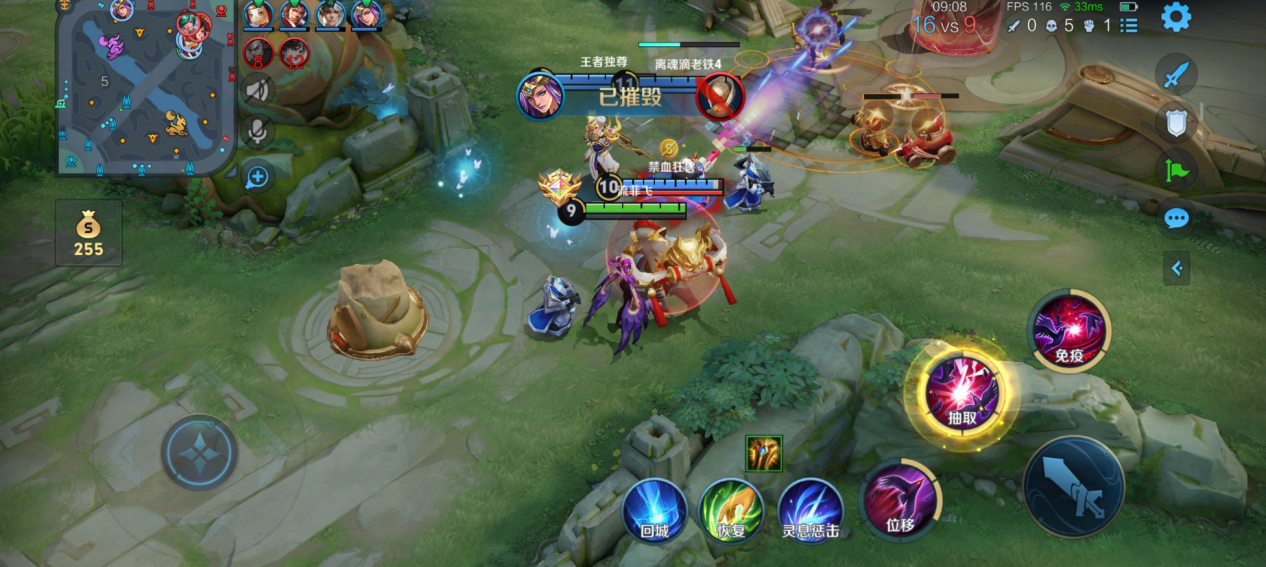Screen dimensions: 1266x567
Task: Send the sword attack signal
Action: [1176, 73]
